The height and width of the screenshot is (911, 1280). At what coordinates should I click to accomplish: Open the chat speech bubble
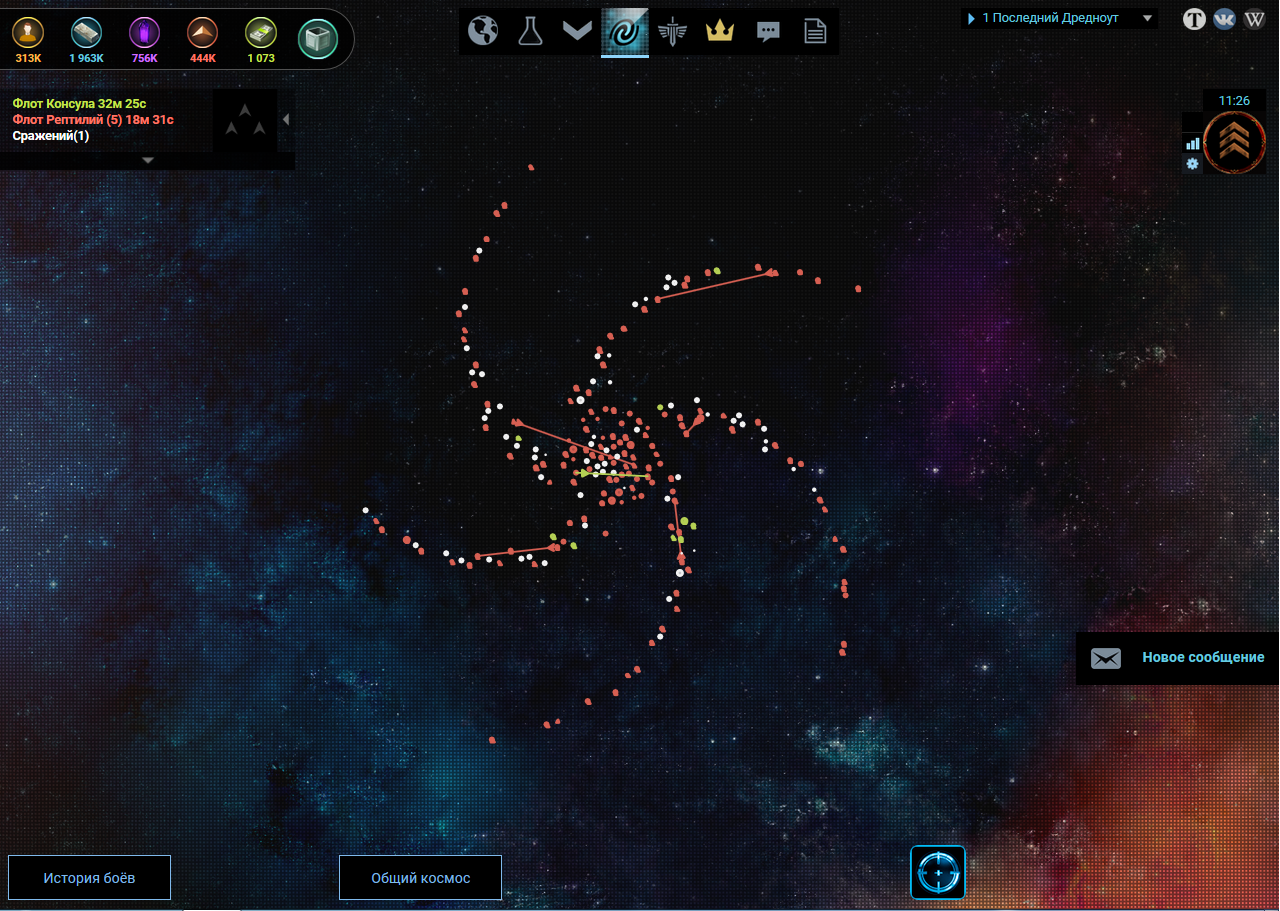768,32
